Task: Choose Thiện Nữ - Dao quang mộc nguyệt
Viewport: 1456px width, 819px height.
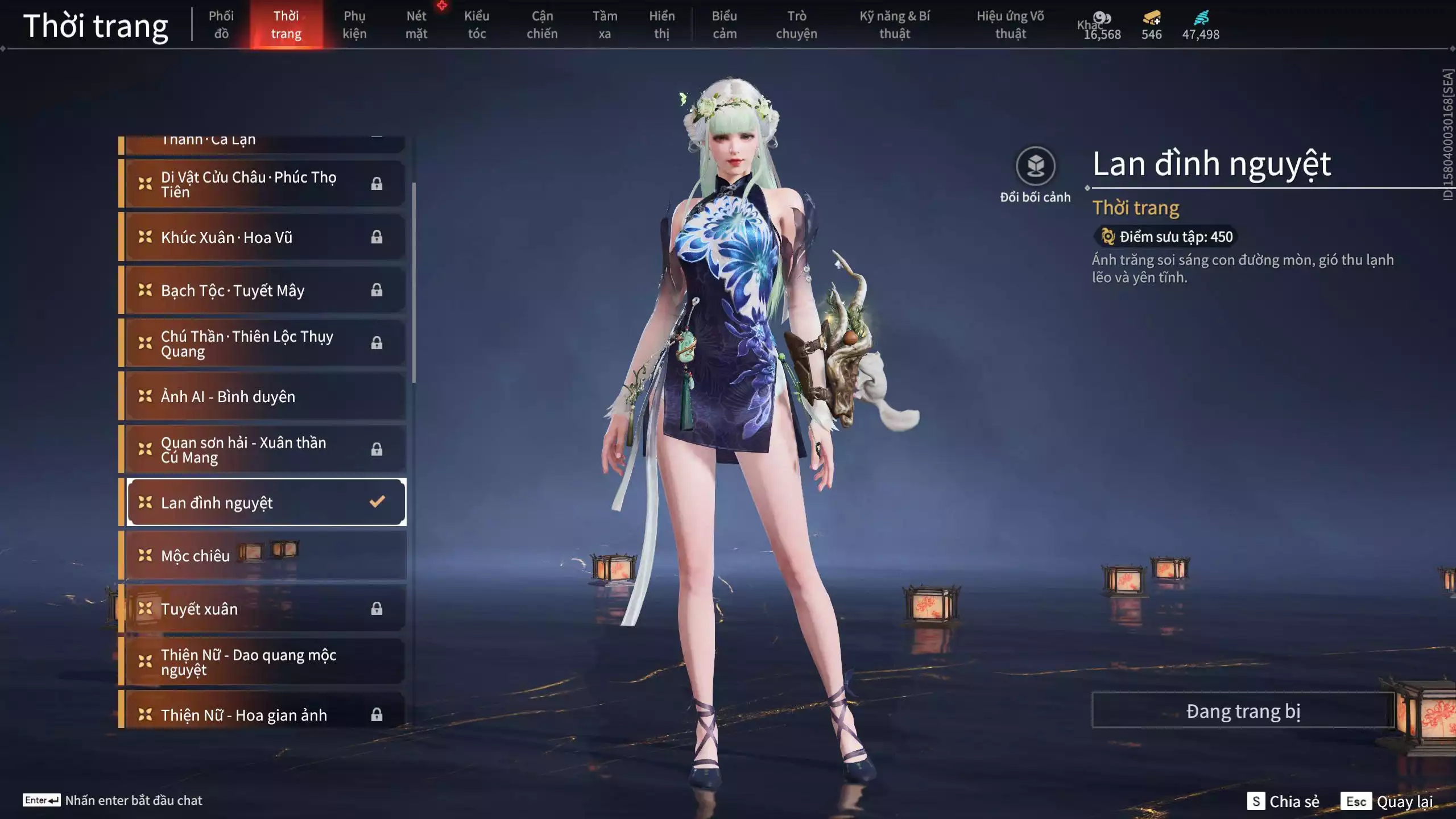Action: point(245,661)
